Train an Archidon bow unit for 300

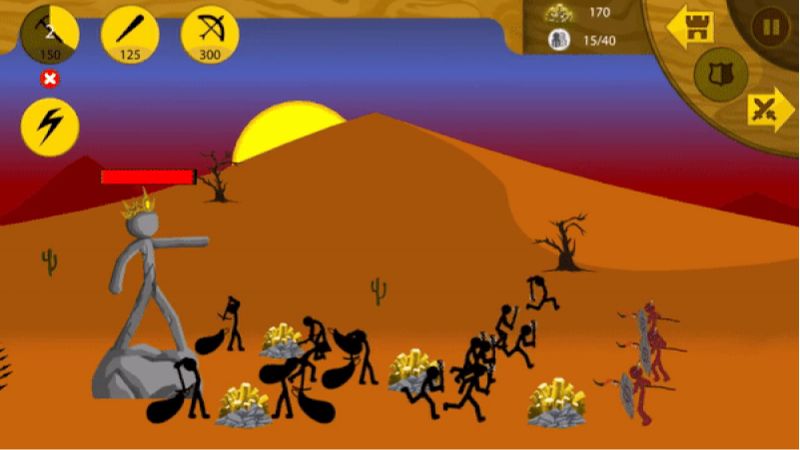point(210,33)
